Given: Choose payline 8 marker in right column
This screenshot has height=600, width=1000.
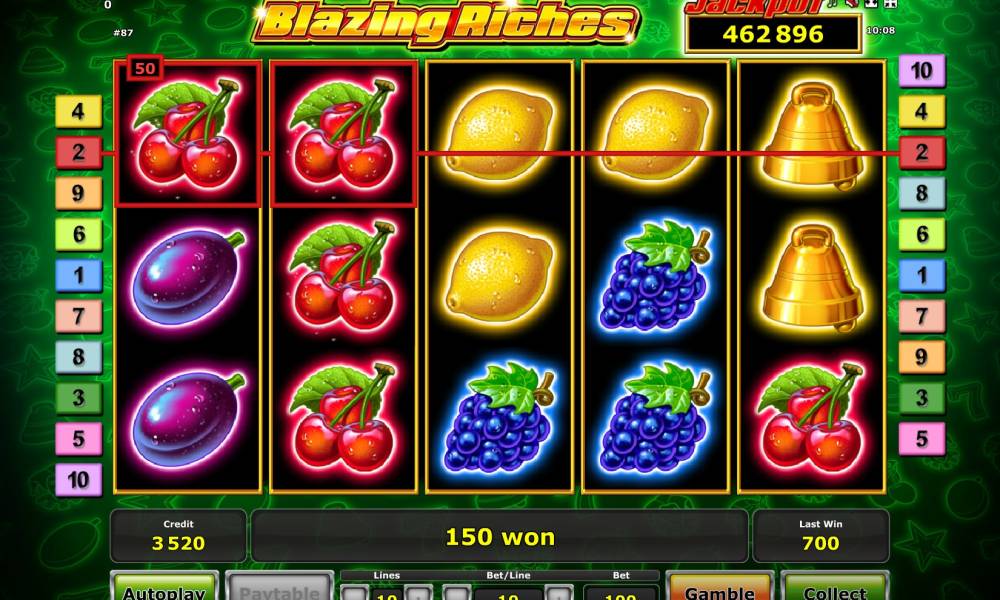Looking at the screenshot, I should coord(921,193).
